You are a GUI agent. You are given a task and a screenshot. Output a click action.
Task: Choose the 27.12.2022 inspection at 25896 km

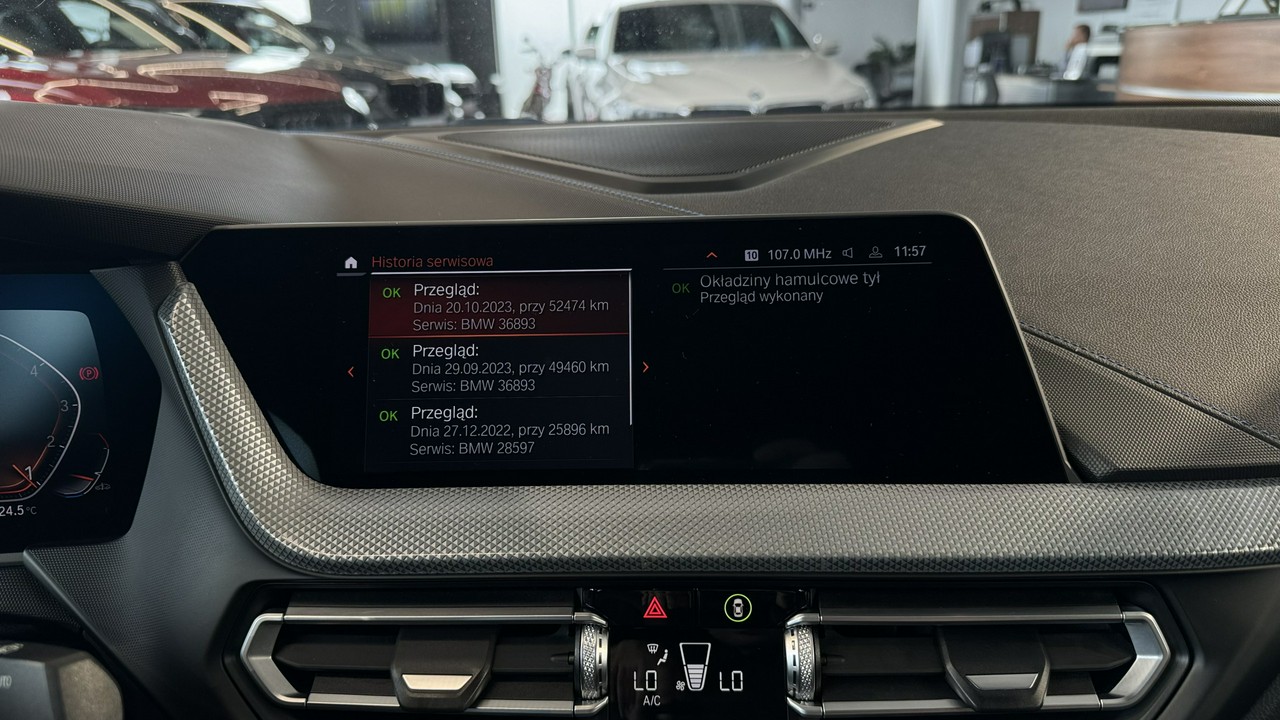tap(500, 429)
